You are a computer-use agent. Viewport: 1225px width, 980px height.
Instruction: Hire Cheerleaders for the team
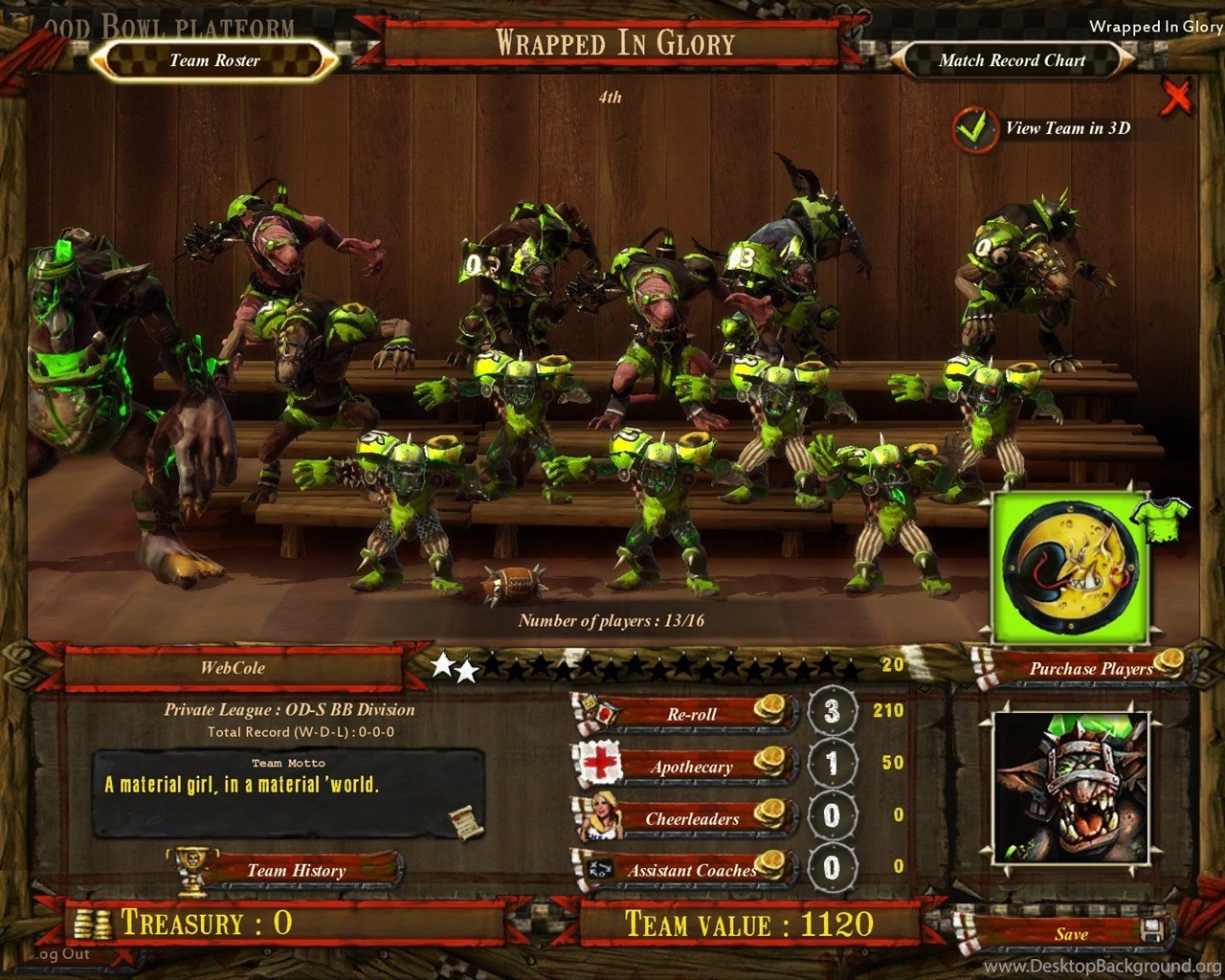coord(691,818)
